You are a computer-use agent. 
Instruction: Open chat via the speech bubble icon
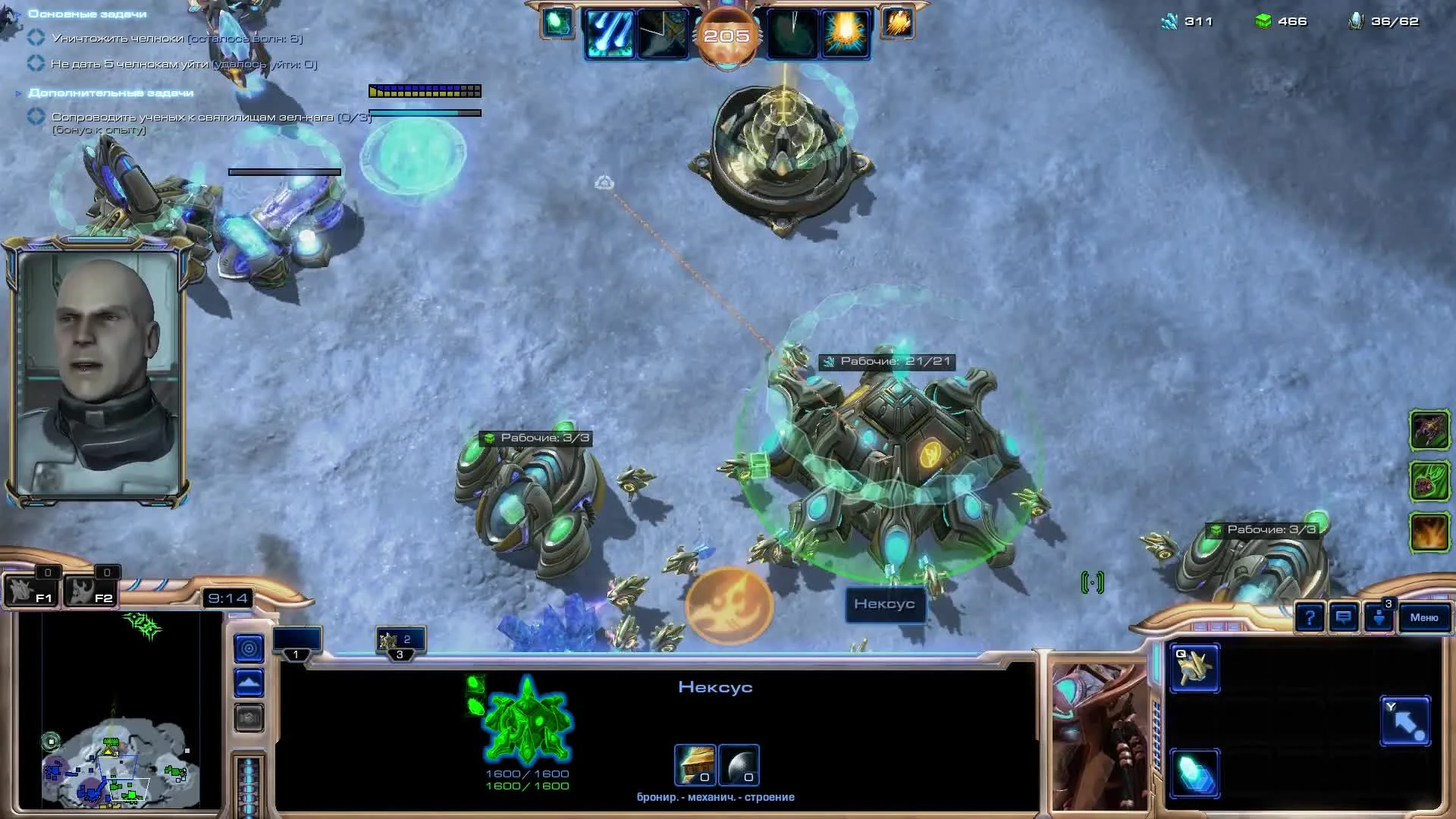pos(1342,618)
